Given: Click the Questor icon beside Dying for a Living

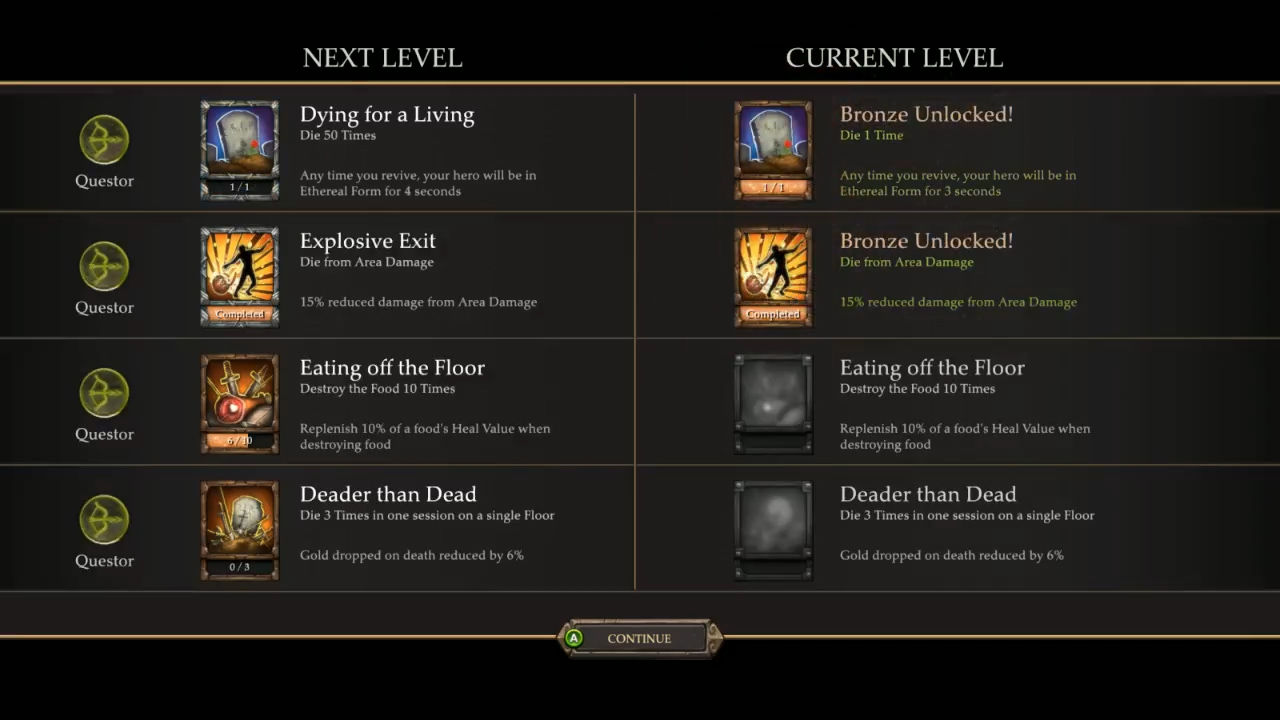Looking at the screenshot, I should click(104, 140).
